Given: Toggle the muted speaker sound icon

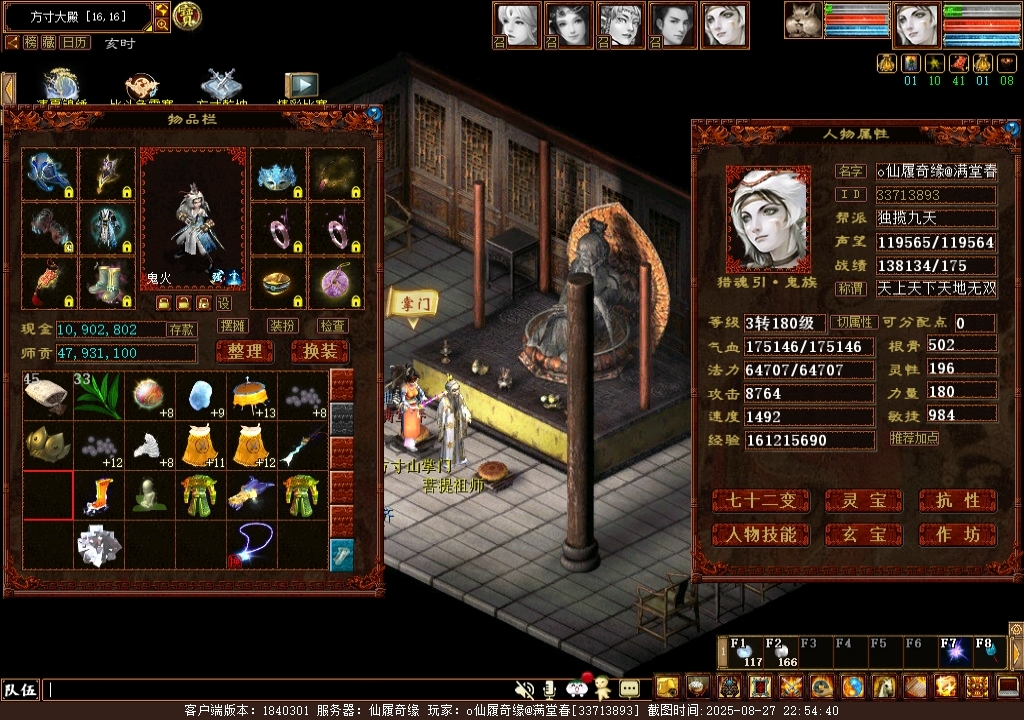Looking at the screenshot, I should [523, 689].
